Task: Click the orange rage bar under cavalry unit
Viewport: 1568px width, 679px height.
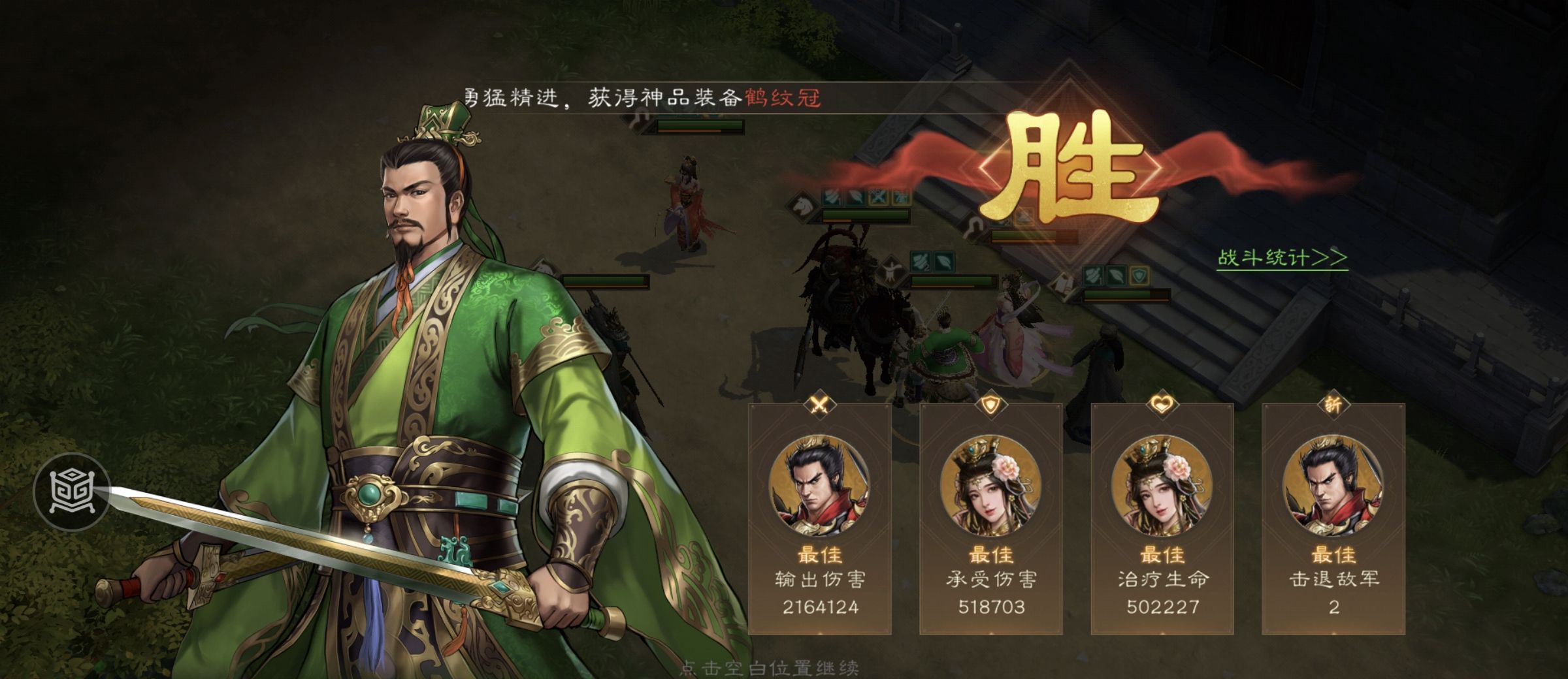Action: click(x=836, y=221)
